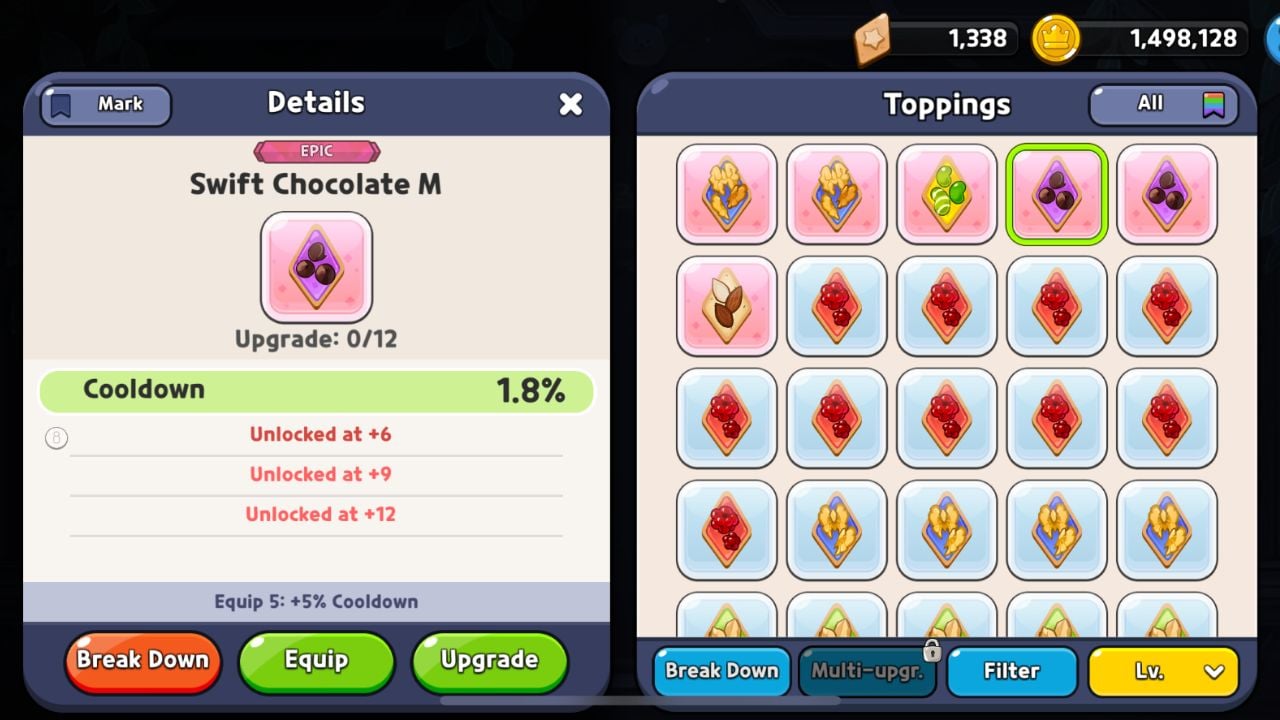The image size is (1280, 720).
Task: Close the Details panel with the X
Action: (x=571, y=103)
